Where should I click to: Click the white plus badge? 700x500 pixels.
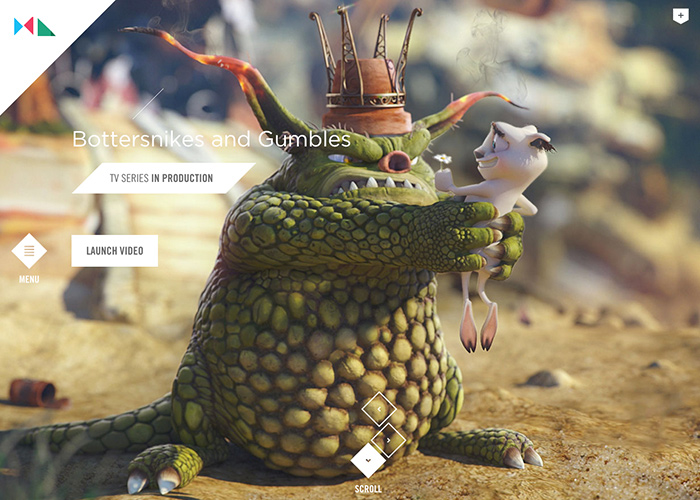(x=681, y=16)
